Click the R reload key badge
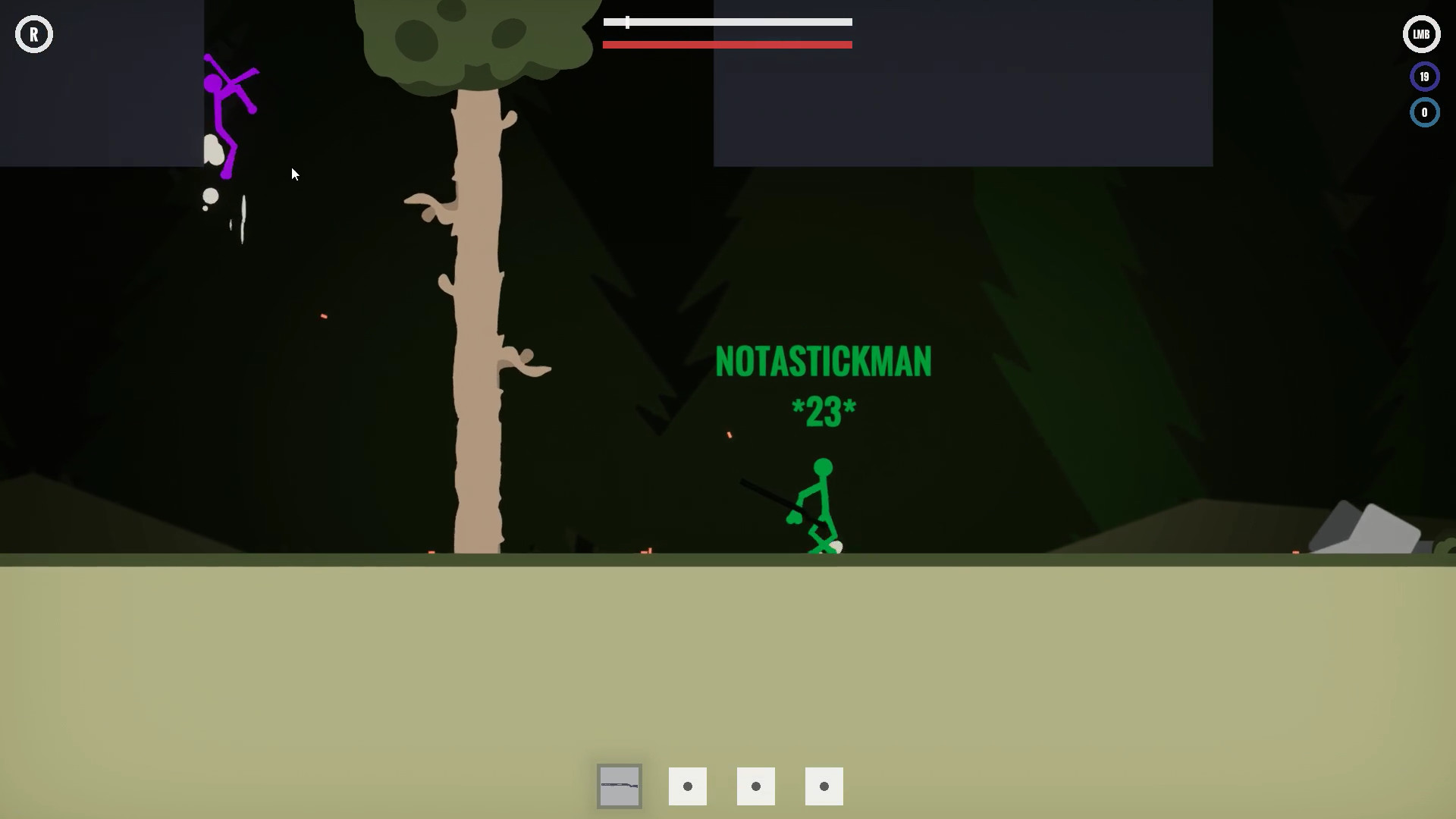This screenshot has width=1456, height=819. coord(33,33)
